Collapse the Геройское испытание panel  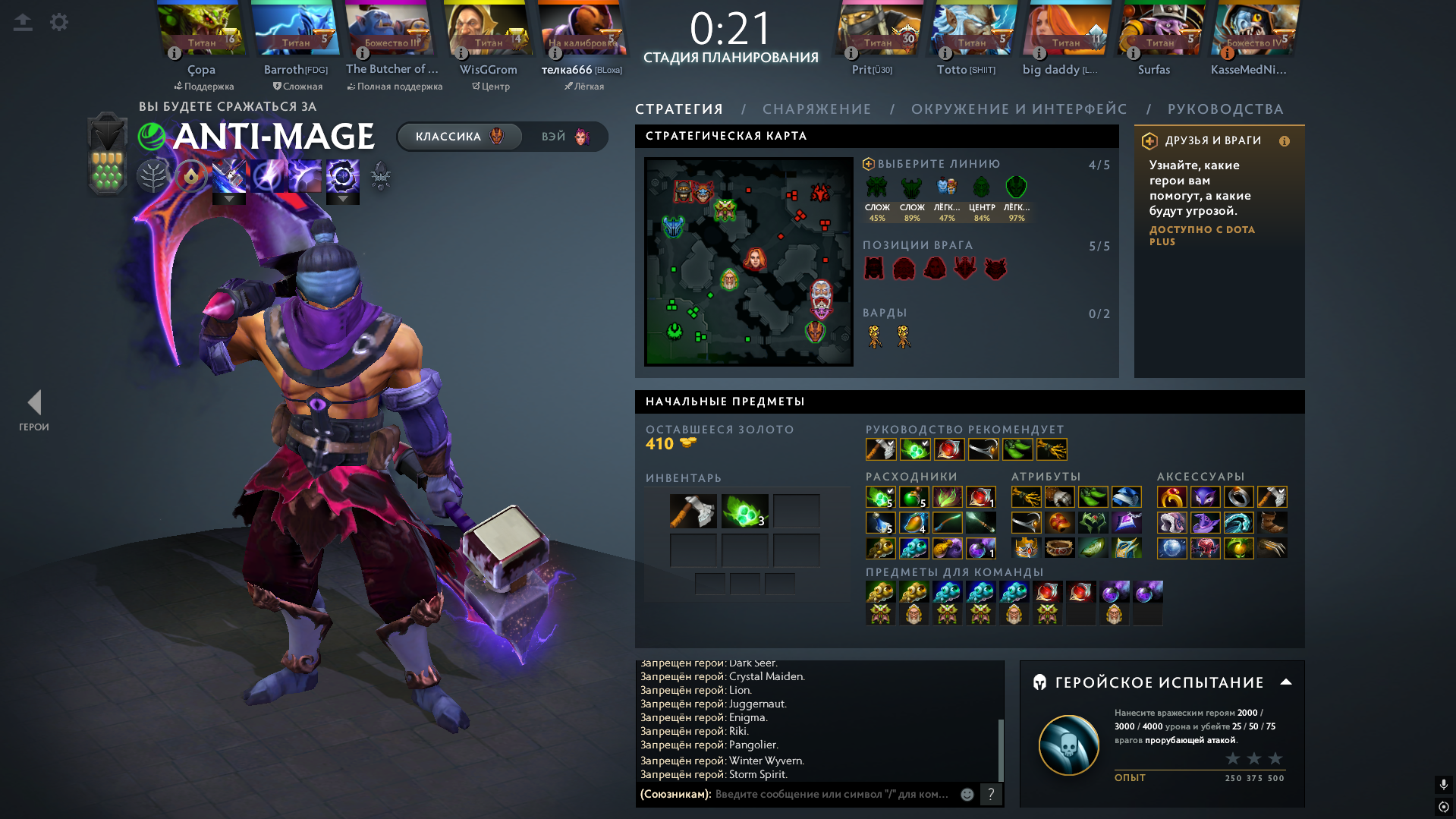[x=1285, y=682]
